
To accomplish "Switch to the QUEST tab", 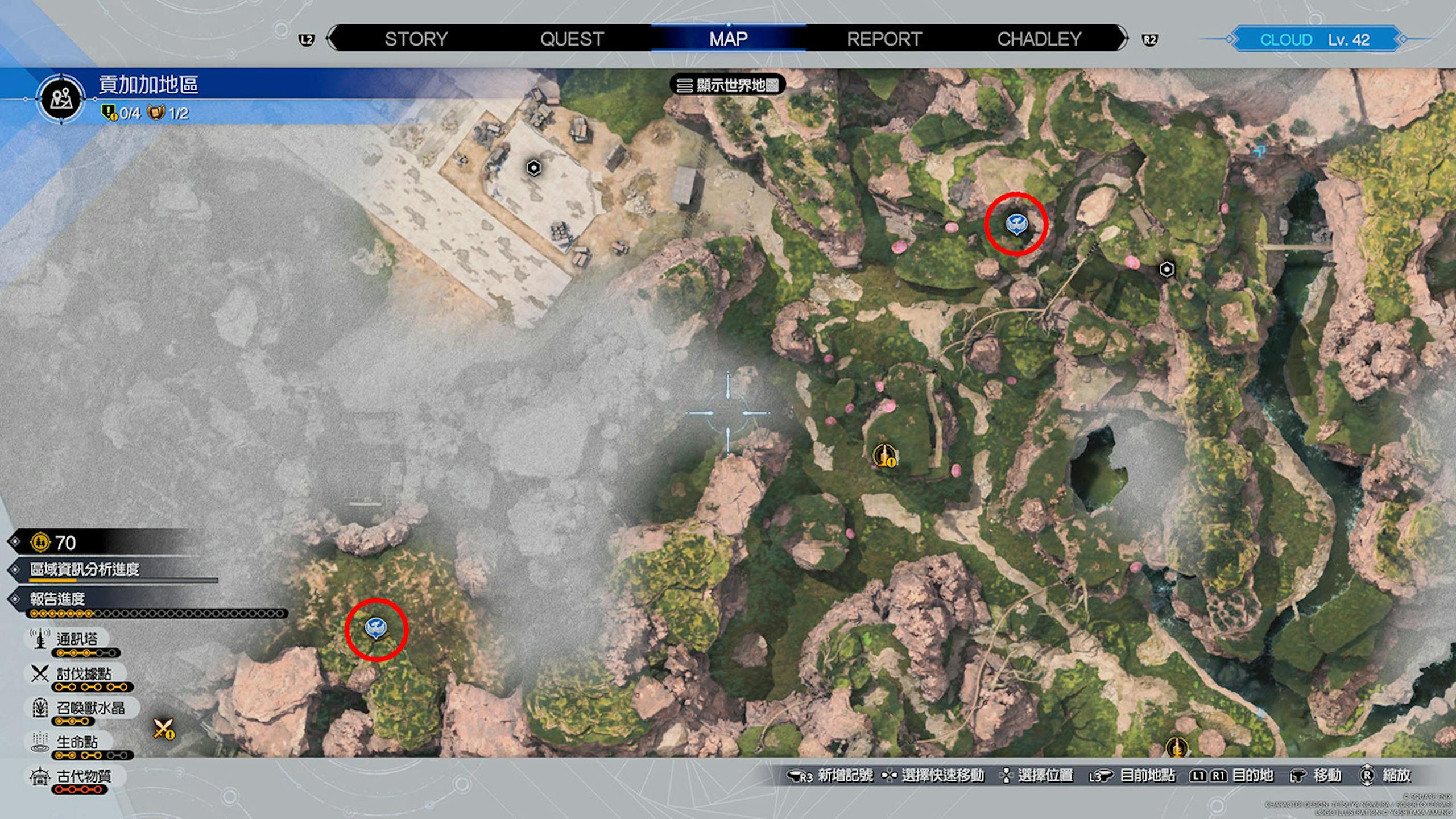I will (572, 39).
